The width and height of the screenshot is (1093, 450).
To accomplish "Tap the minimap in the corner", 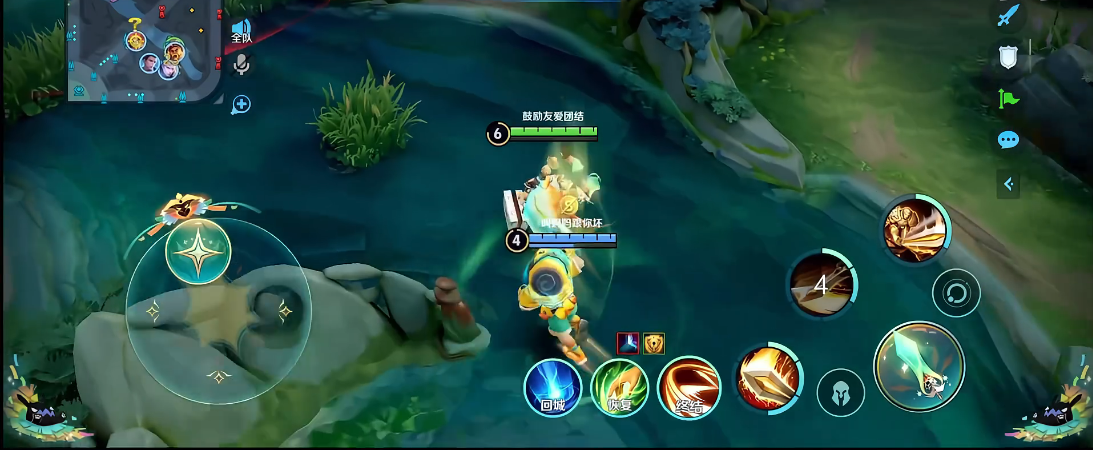I will tap(145, 50).
